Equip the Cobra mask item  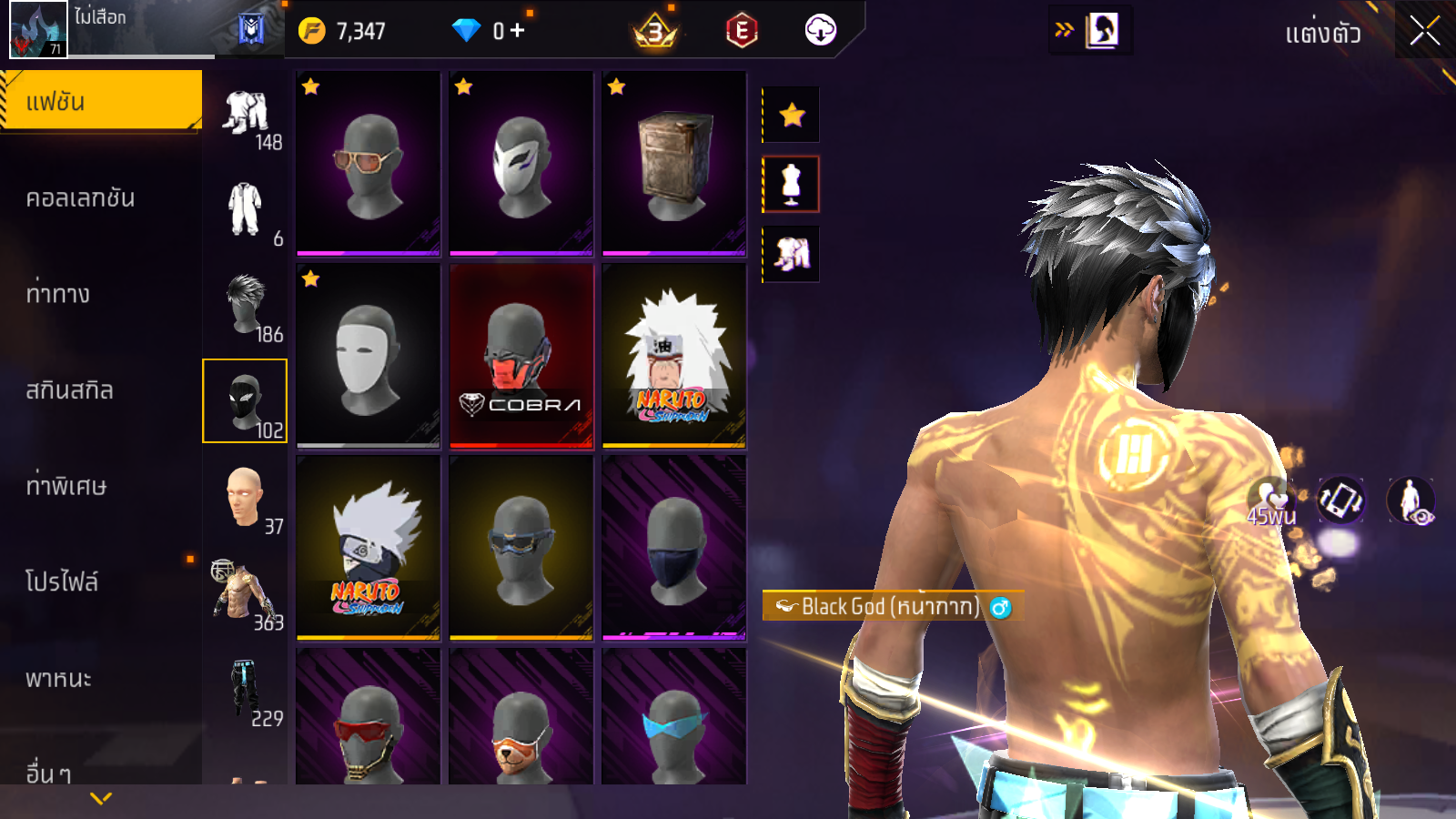(x=521, y=355)
